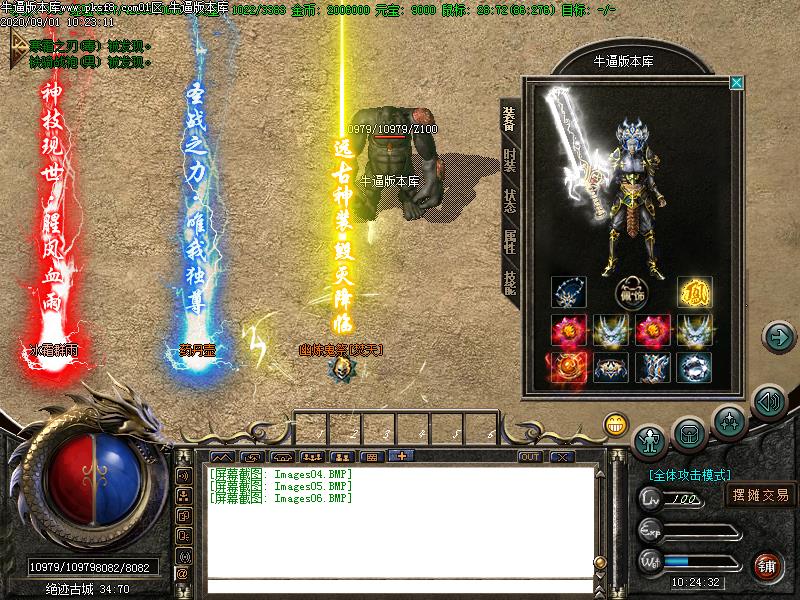Open the character figure round button

click(x=651, y=438)
